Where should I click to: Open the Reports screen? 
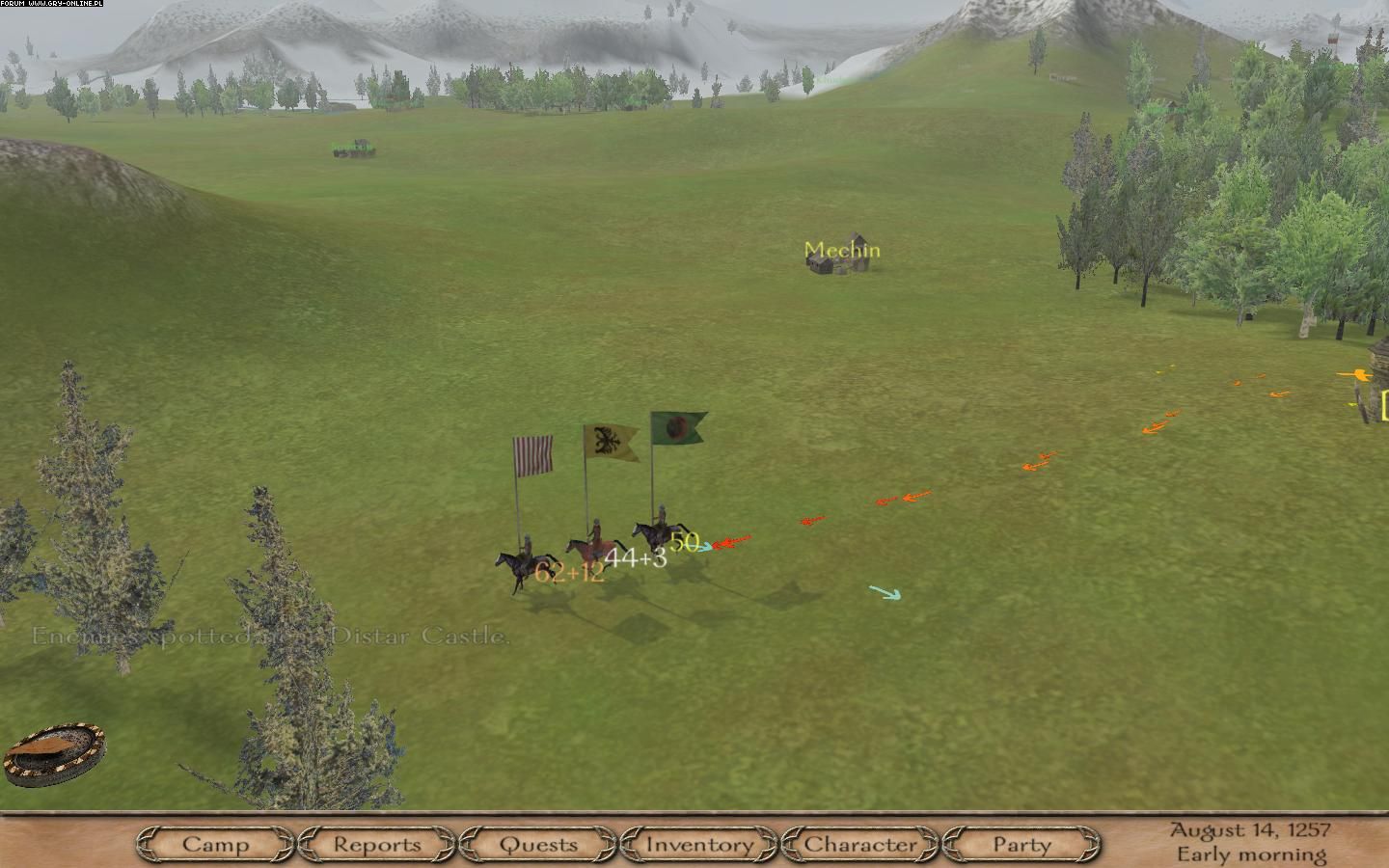pos(377,845)
